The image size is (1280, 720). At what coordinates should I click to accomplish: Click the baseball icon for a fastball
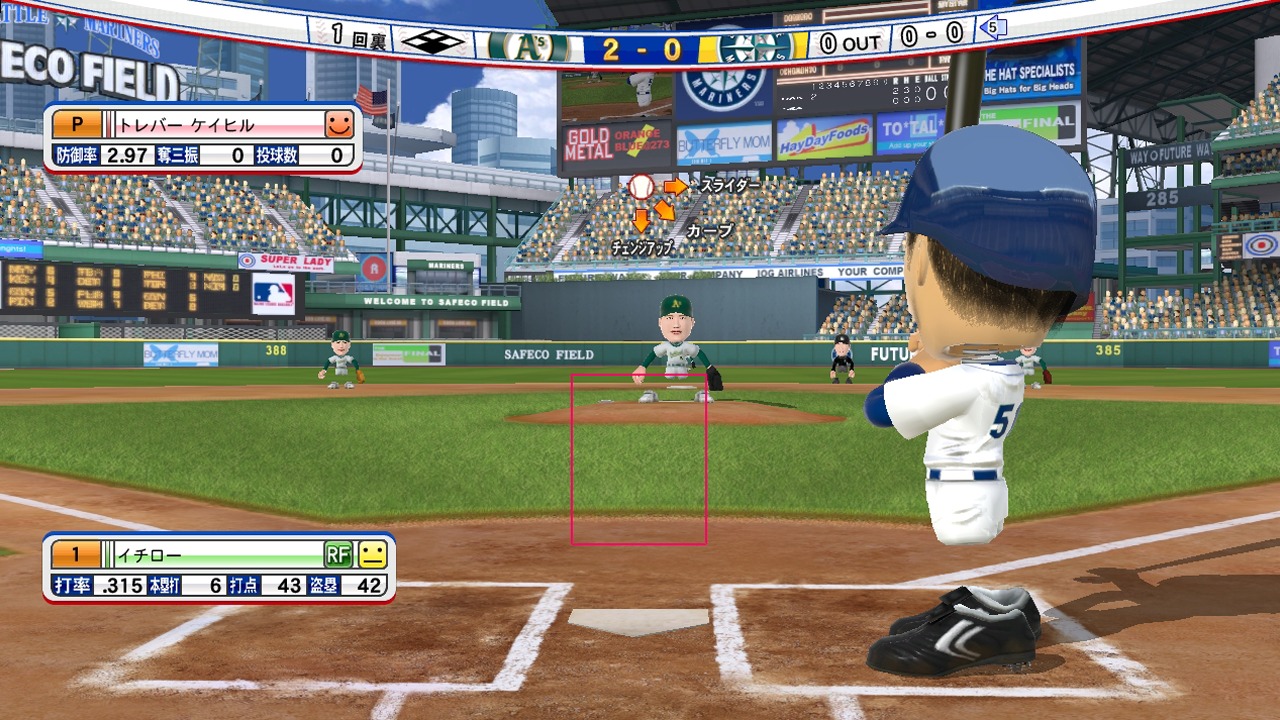pyautogui.click(x=641, y=187)
